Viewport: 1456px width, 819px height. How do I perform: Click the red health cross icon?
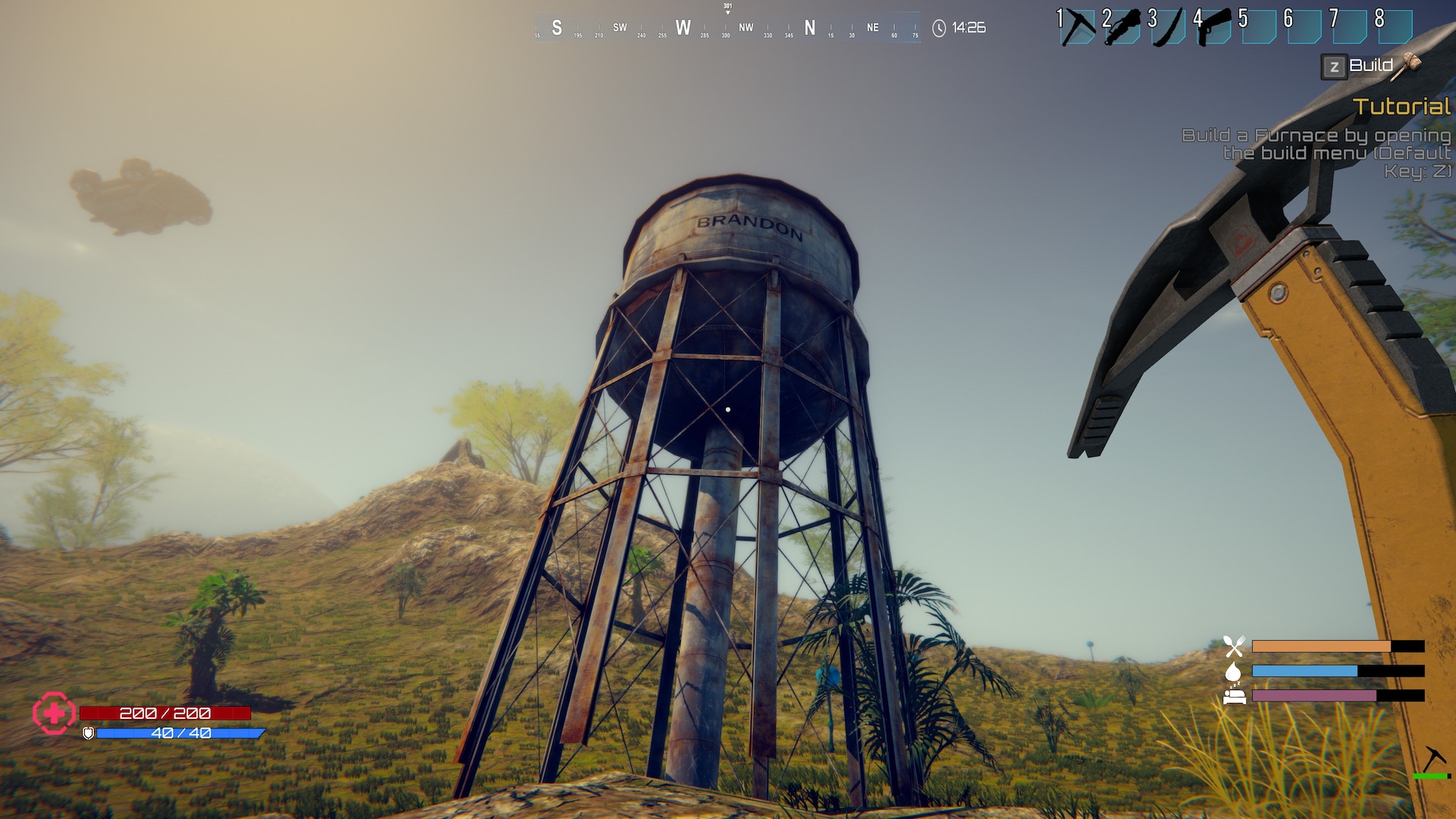[x=54, y=714]
